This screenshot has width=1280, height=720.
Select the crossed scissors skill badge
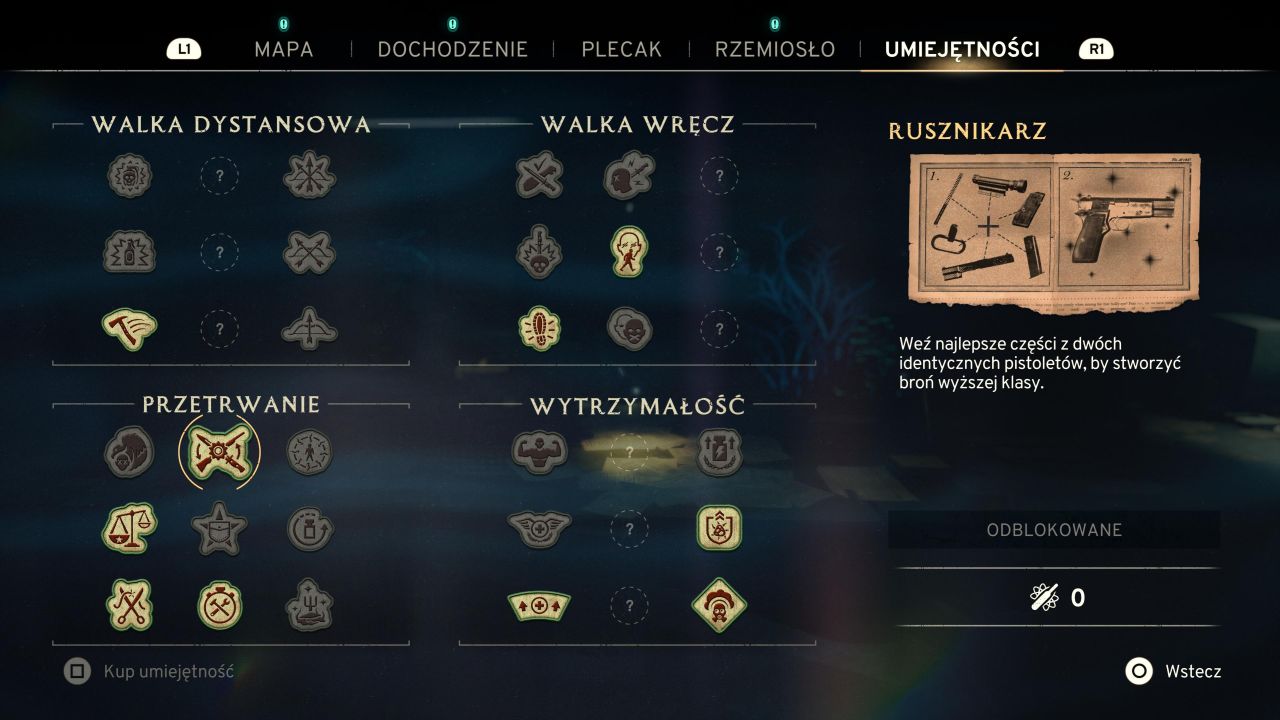coord(129,605)
